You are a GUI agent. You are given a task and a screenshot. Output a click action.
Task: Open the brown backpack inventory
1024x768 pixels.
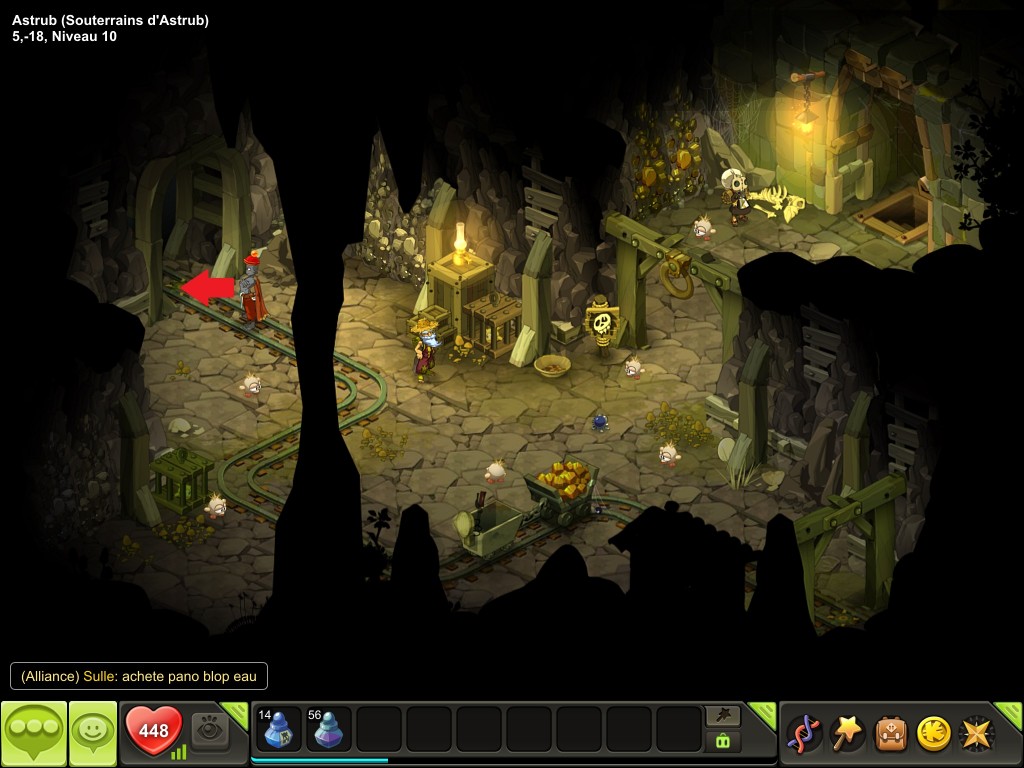click(890, 733)
